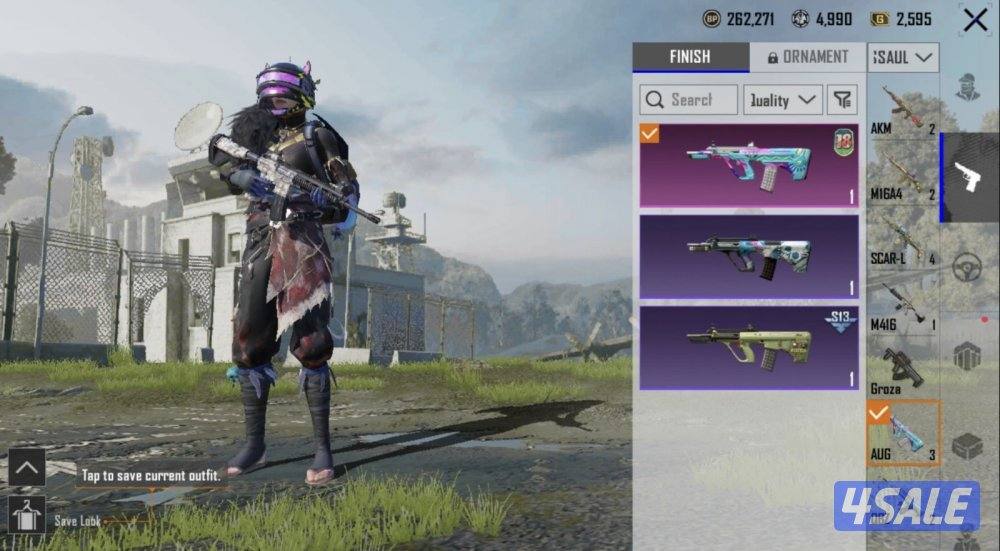This screenshot has width=1000, height=551.
Task: Expand the panel with the up arrow
Action: tap(26, 466)
